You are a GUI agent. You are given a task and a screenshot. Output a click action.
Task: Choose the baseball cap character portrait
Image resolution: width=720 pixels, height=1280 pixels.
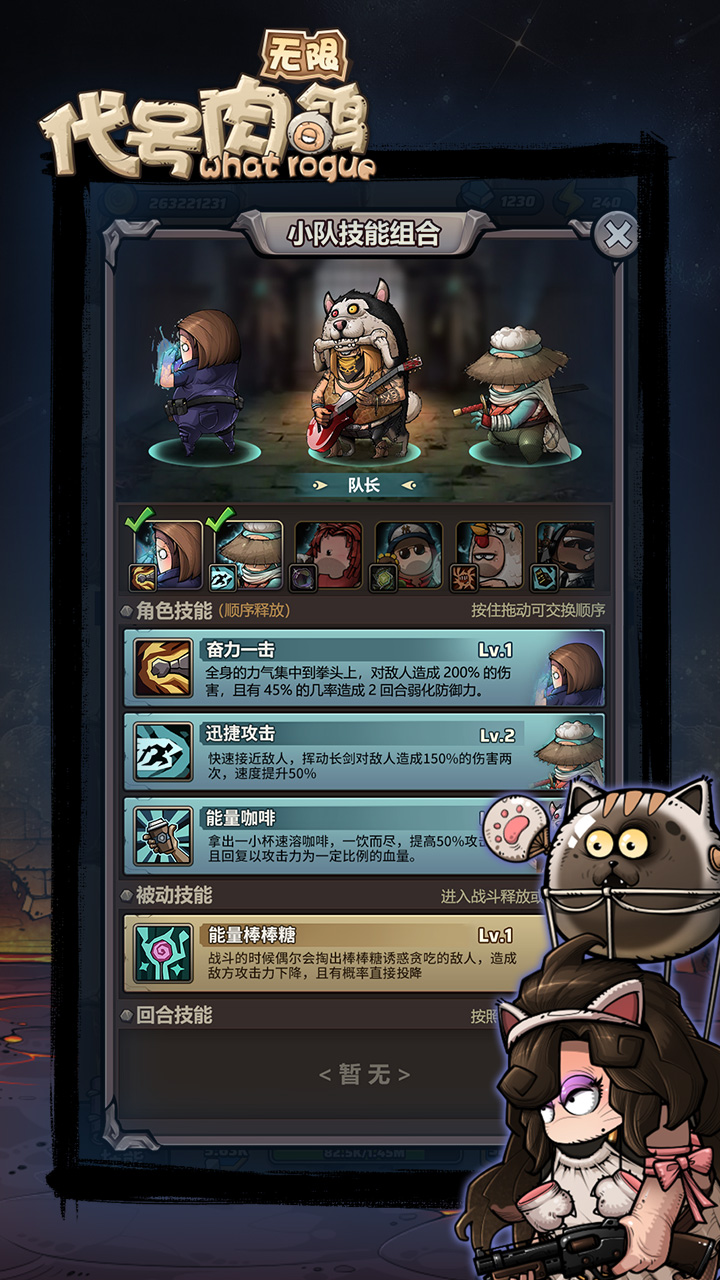(408, 555)
